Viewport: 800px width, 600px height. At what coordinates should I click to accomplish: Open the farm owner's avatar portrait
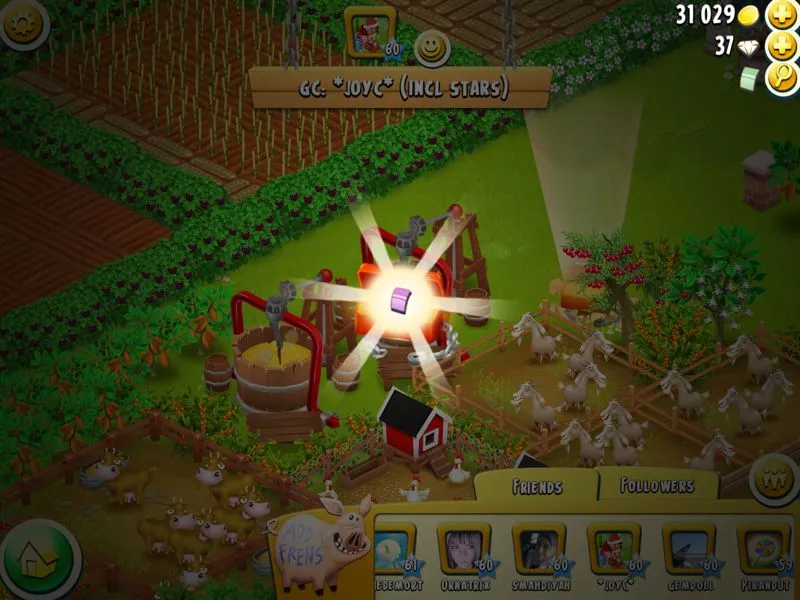click(x=367, y=33)
